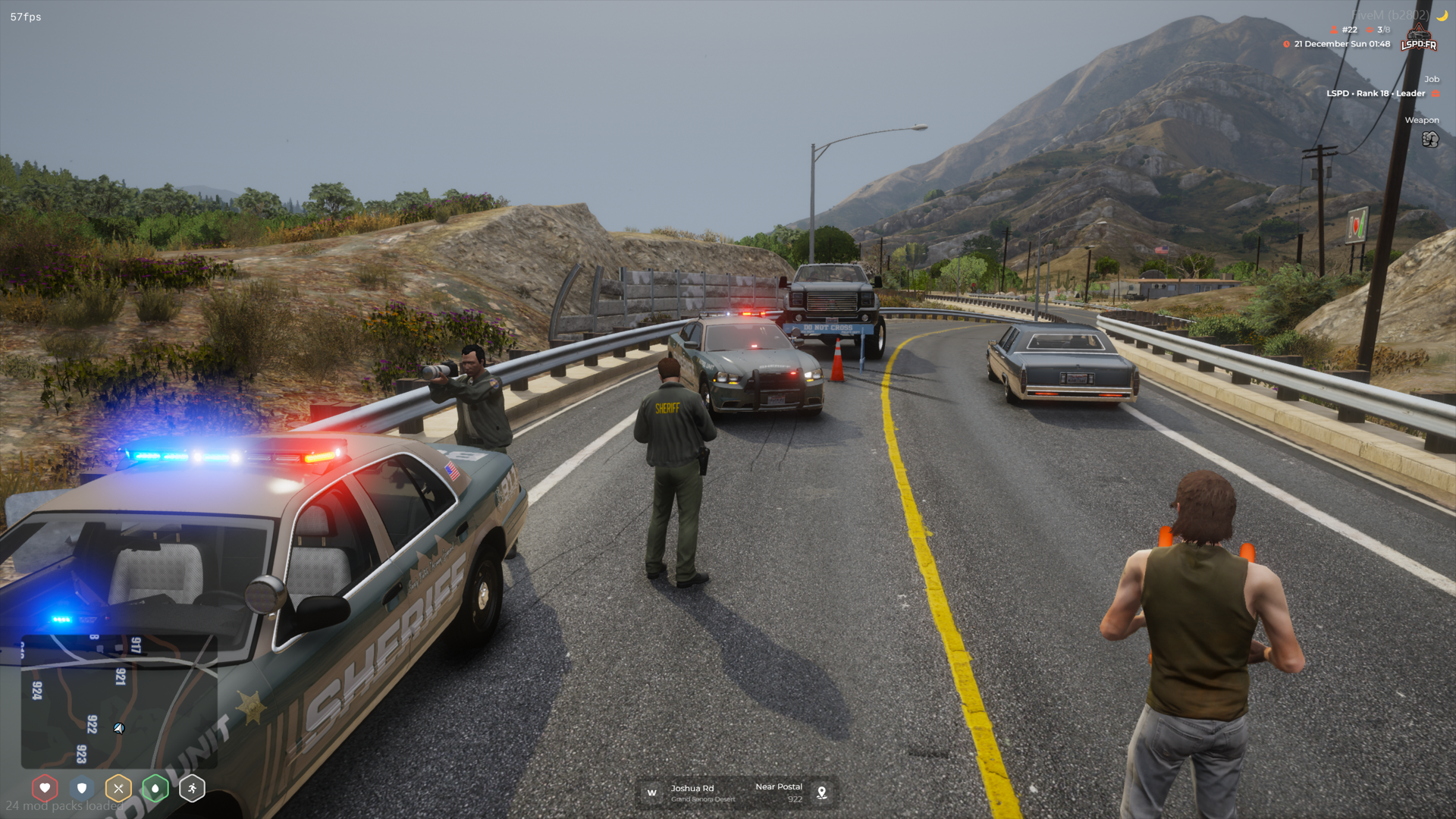Screen dimensions: 1456x819
Task: Click the 24 mod packs loaded text
Action: [x=66, y=807]
